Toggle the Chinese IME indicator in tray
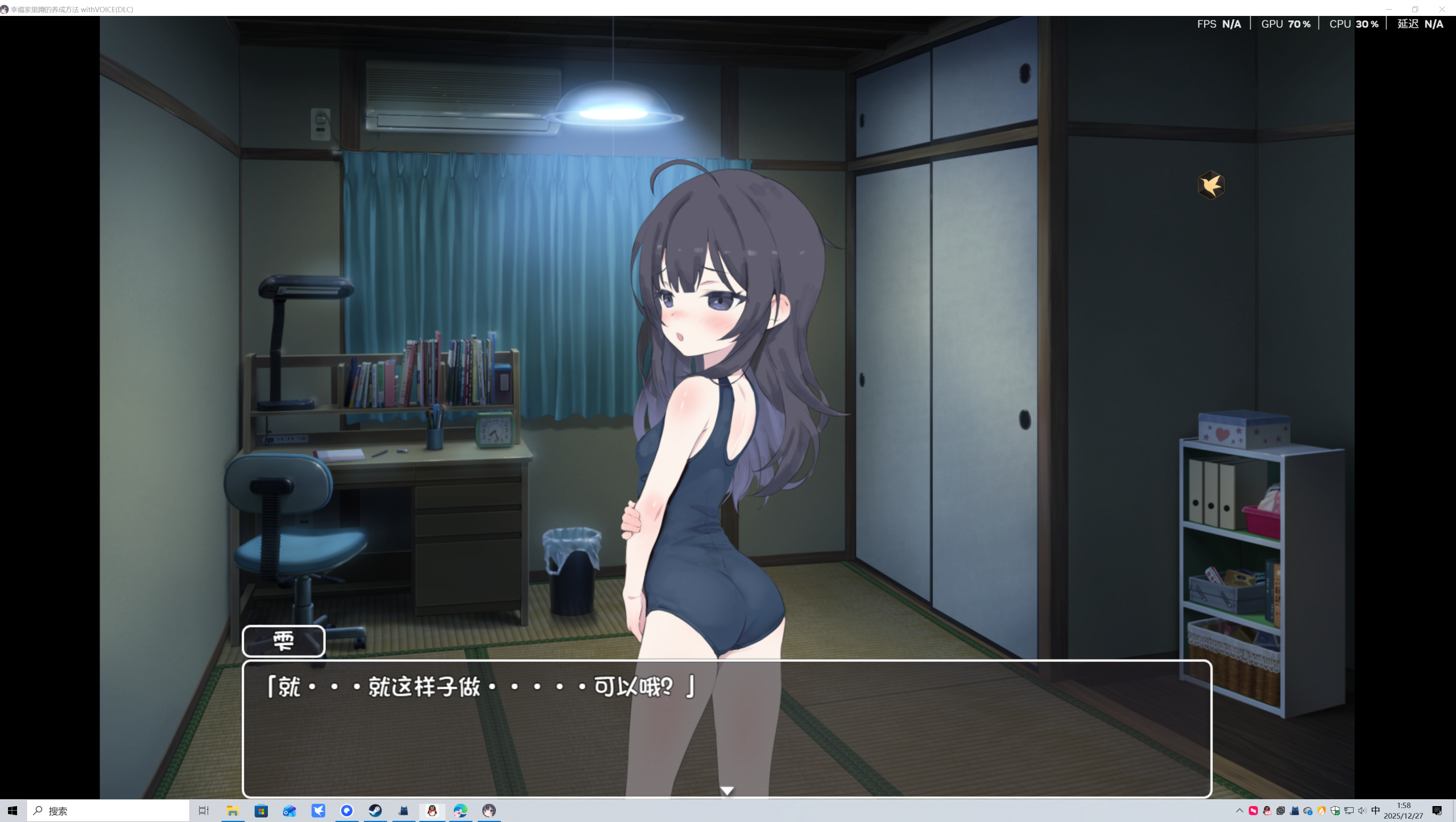The height and width of the screenshot is (822, 1456). (x=1376, y=811)
